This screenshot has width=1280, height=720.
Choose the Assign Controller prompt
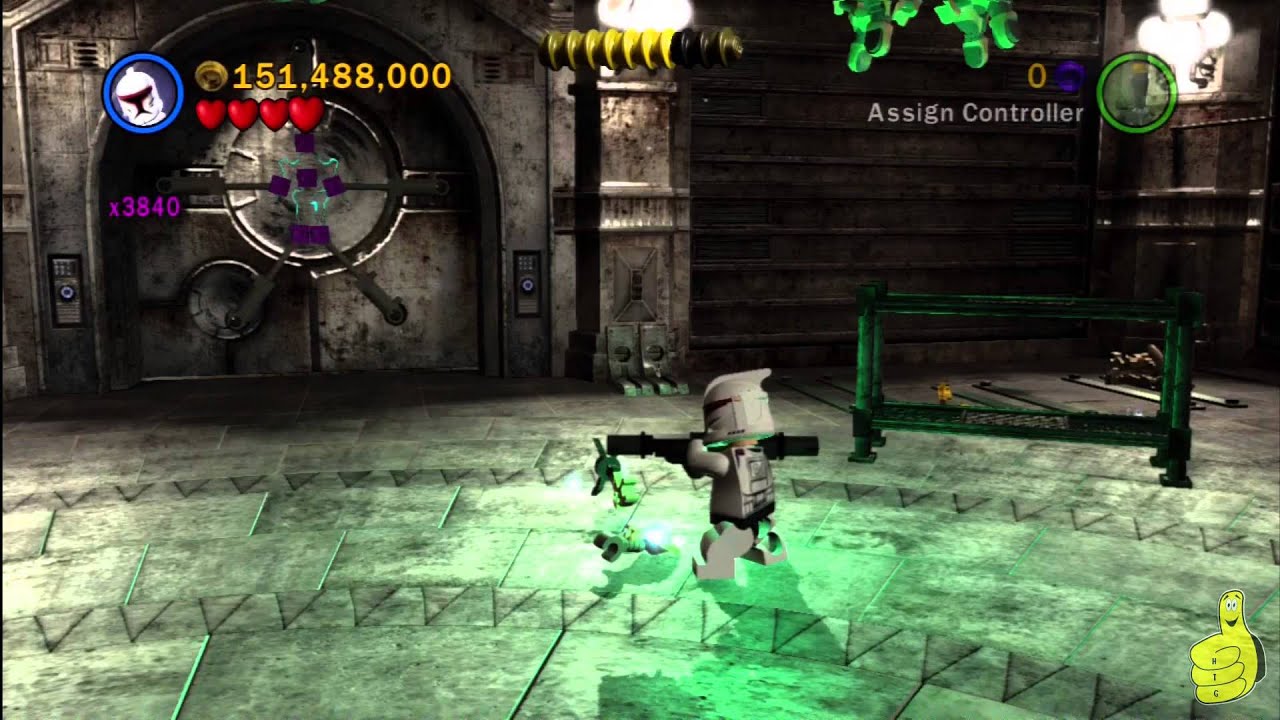point(975,113)
